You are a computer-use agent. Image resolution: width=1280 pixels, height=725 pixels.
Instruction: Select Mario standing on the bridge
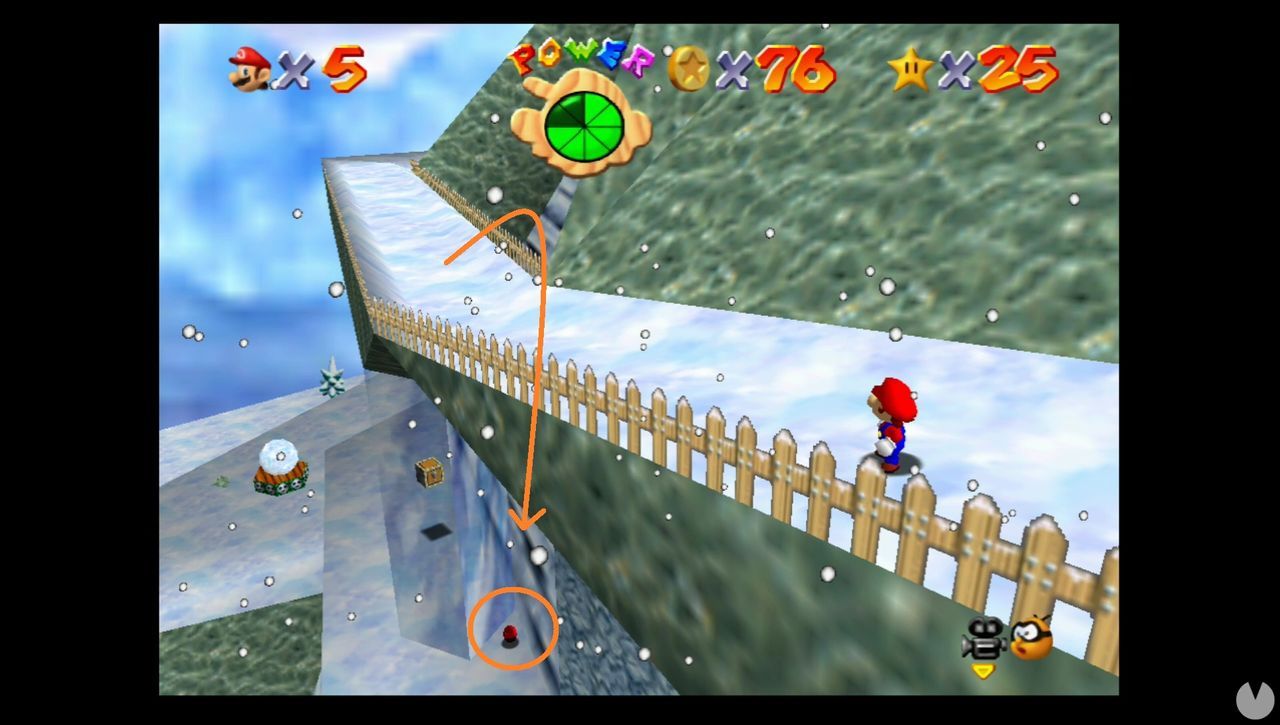click(x=893, y=422)
